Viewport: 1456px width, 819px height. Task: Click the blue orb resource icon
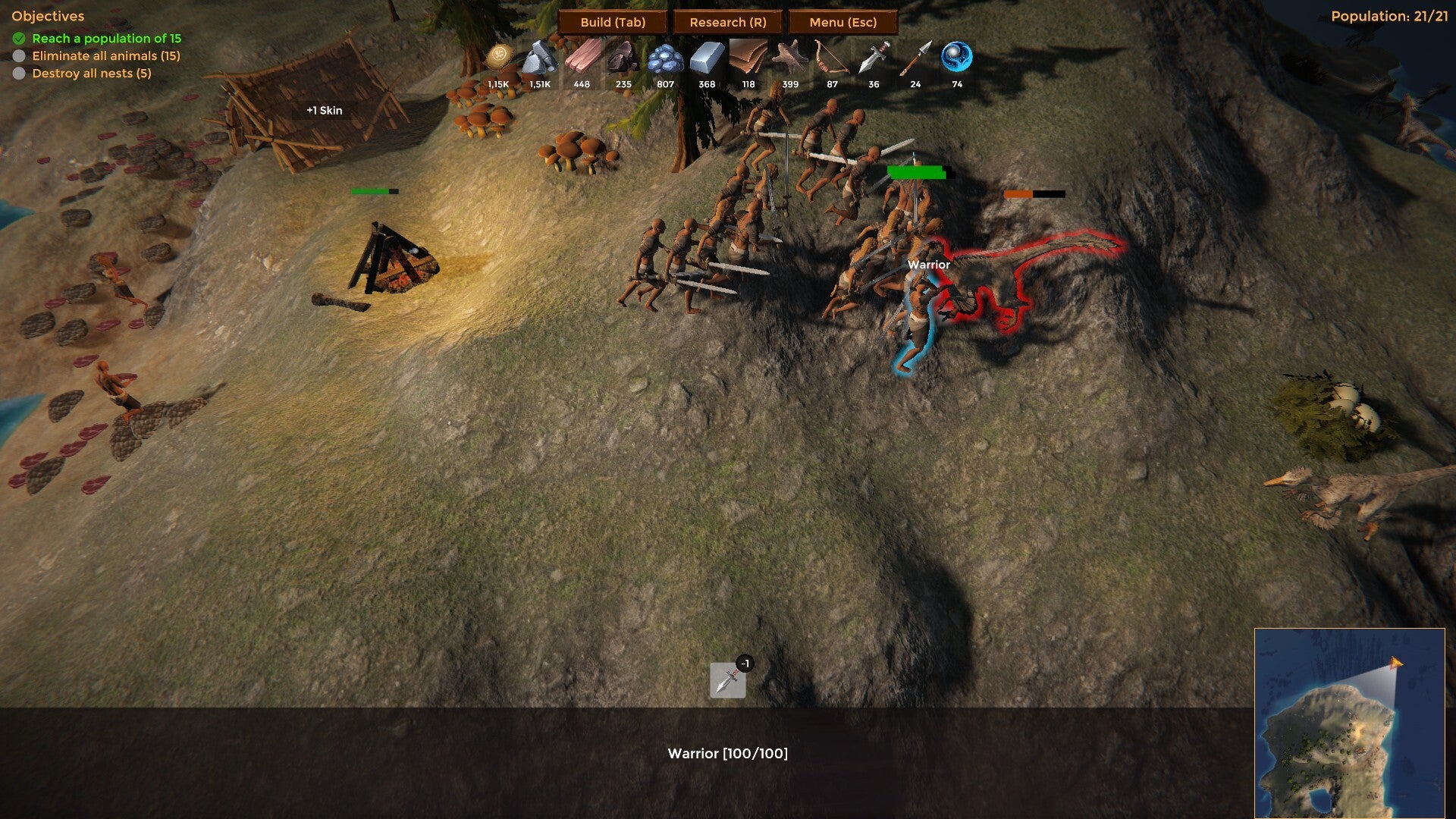click(x=957, y=58)
